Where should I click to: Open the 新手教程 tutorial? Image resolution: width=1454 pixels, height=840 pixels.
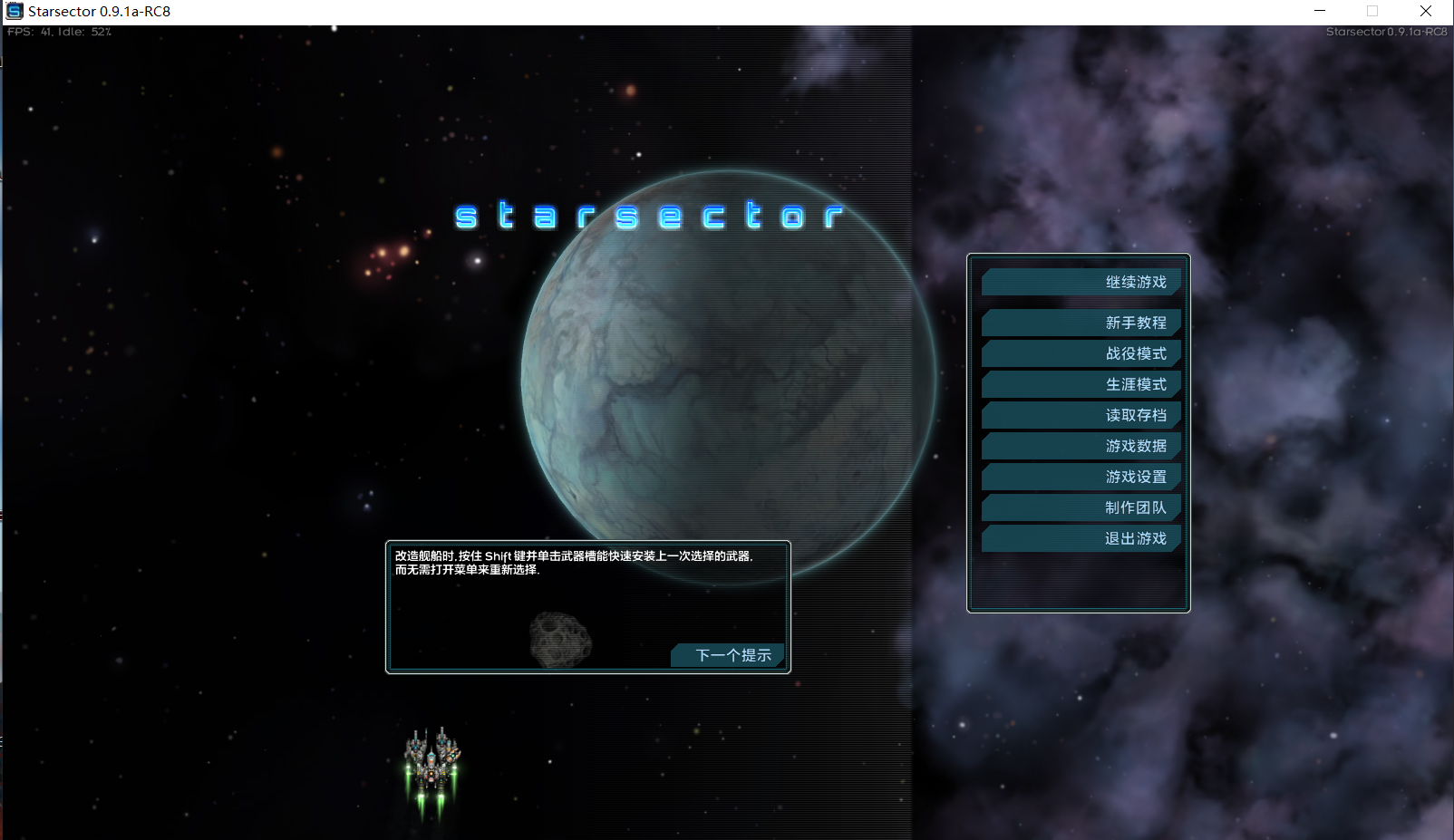click(x=1081, y=323)
